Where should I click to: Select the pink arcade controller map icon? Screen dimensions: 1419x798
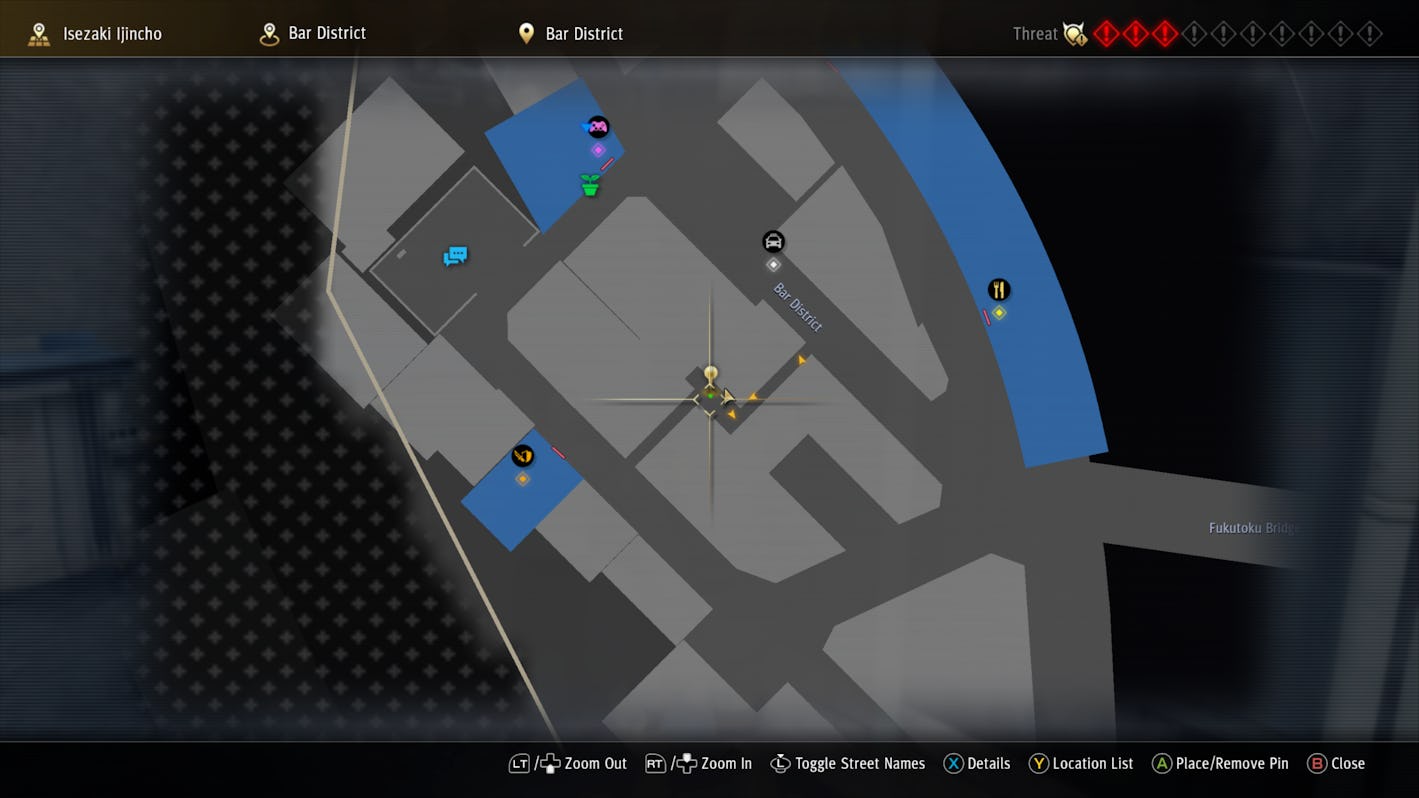tap(597, 127)
